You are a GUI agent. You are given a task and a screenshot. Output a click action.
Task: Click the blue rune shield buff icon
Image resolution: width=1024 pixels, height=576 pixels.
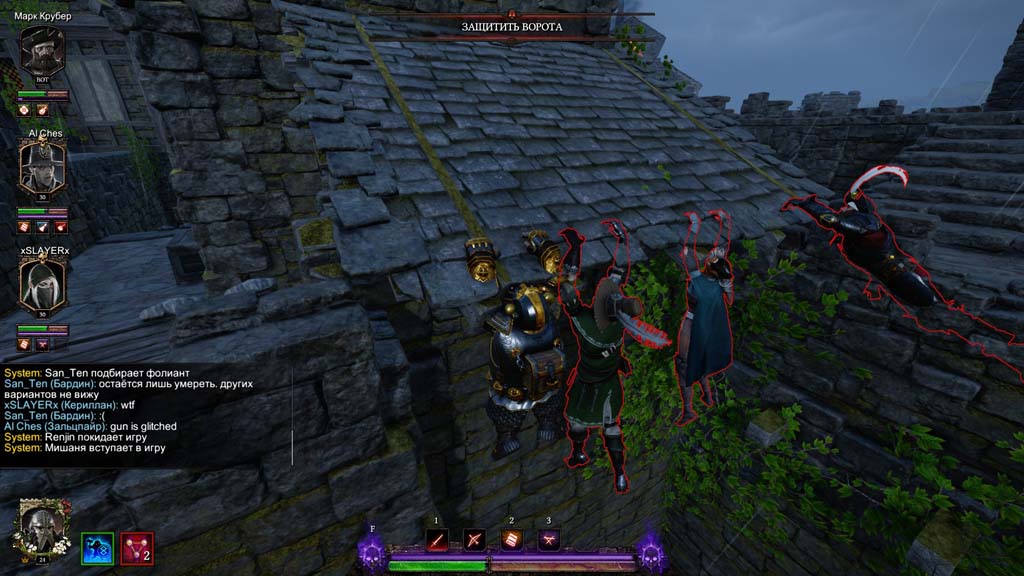click(97, 548)
